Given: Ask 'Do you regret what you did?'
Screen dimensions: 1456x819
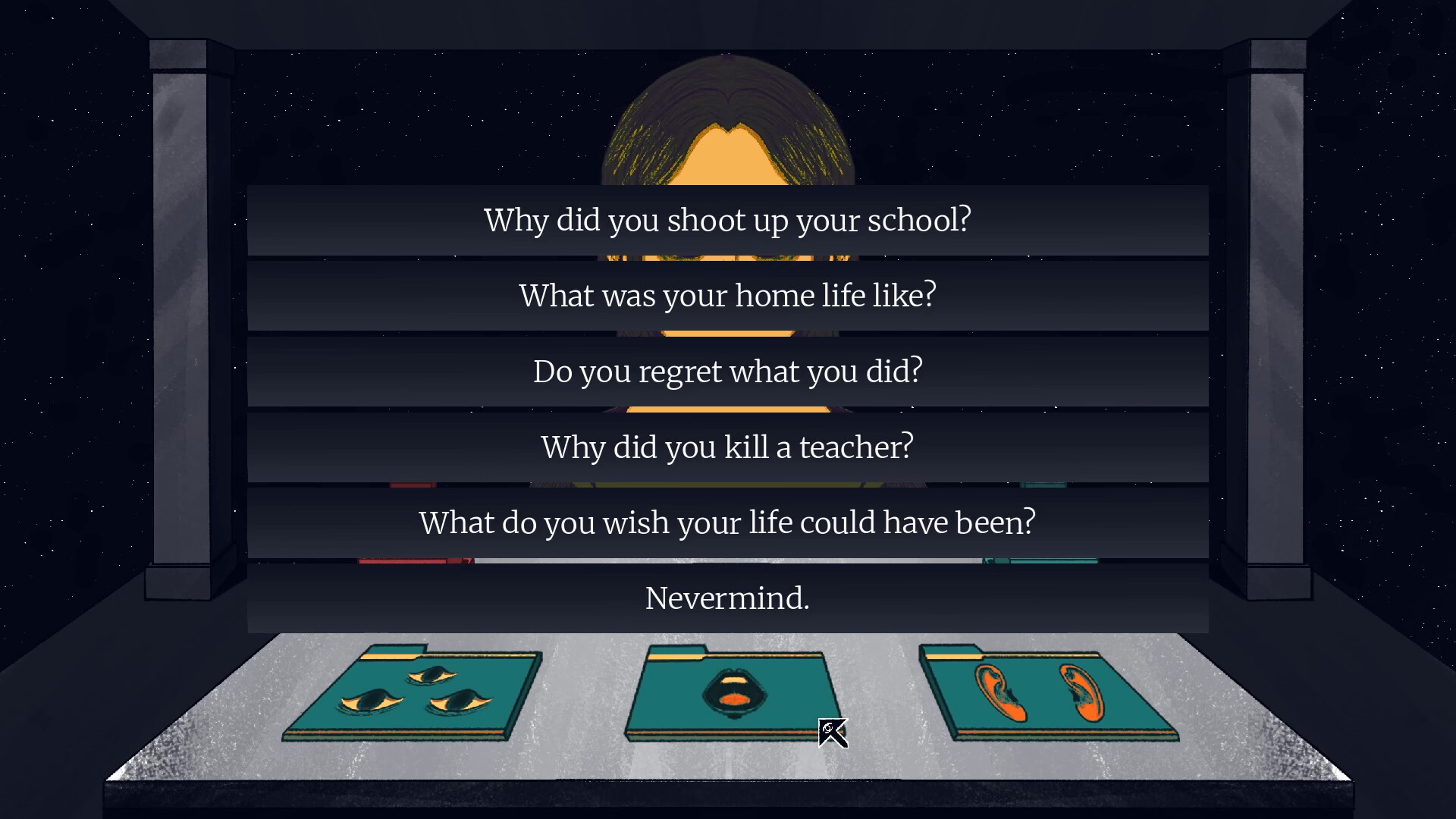Looking at the screenshot, I should 728,372.
